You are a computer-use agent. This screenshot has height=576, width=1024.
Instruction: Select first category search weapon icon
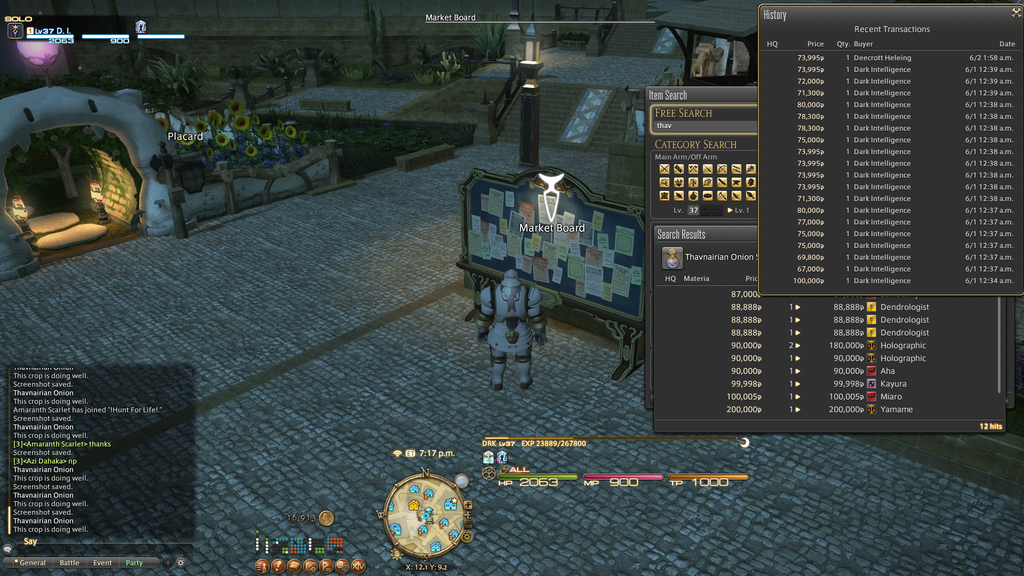664,169
